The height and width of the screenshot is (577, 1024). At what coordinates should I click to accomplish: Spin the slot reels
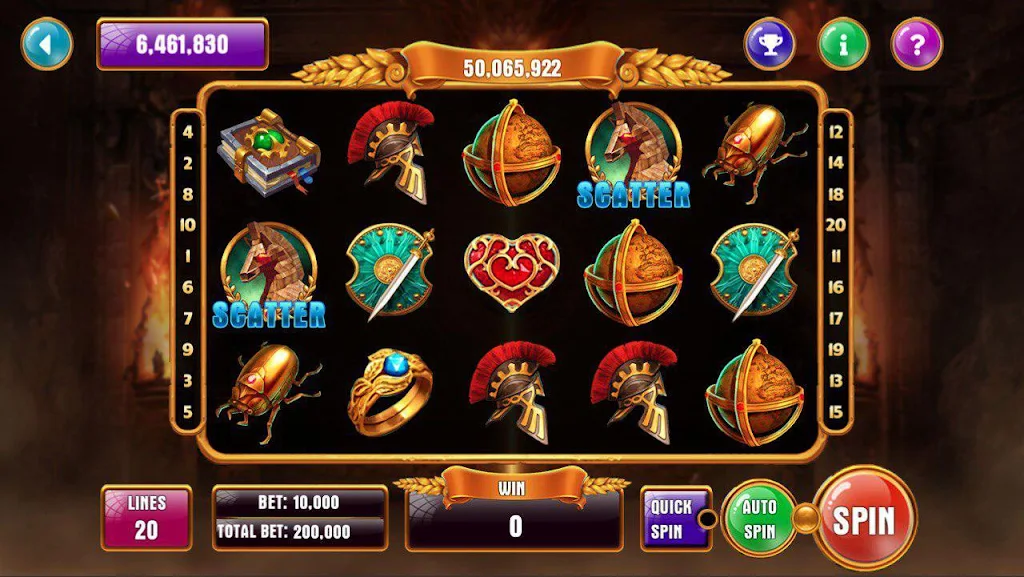click(863, 519)
